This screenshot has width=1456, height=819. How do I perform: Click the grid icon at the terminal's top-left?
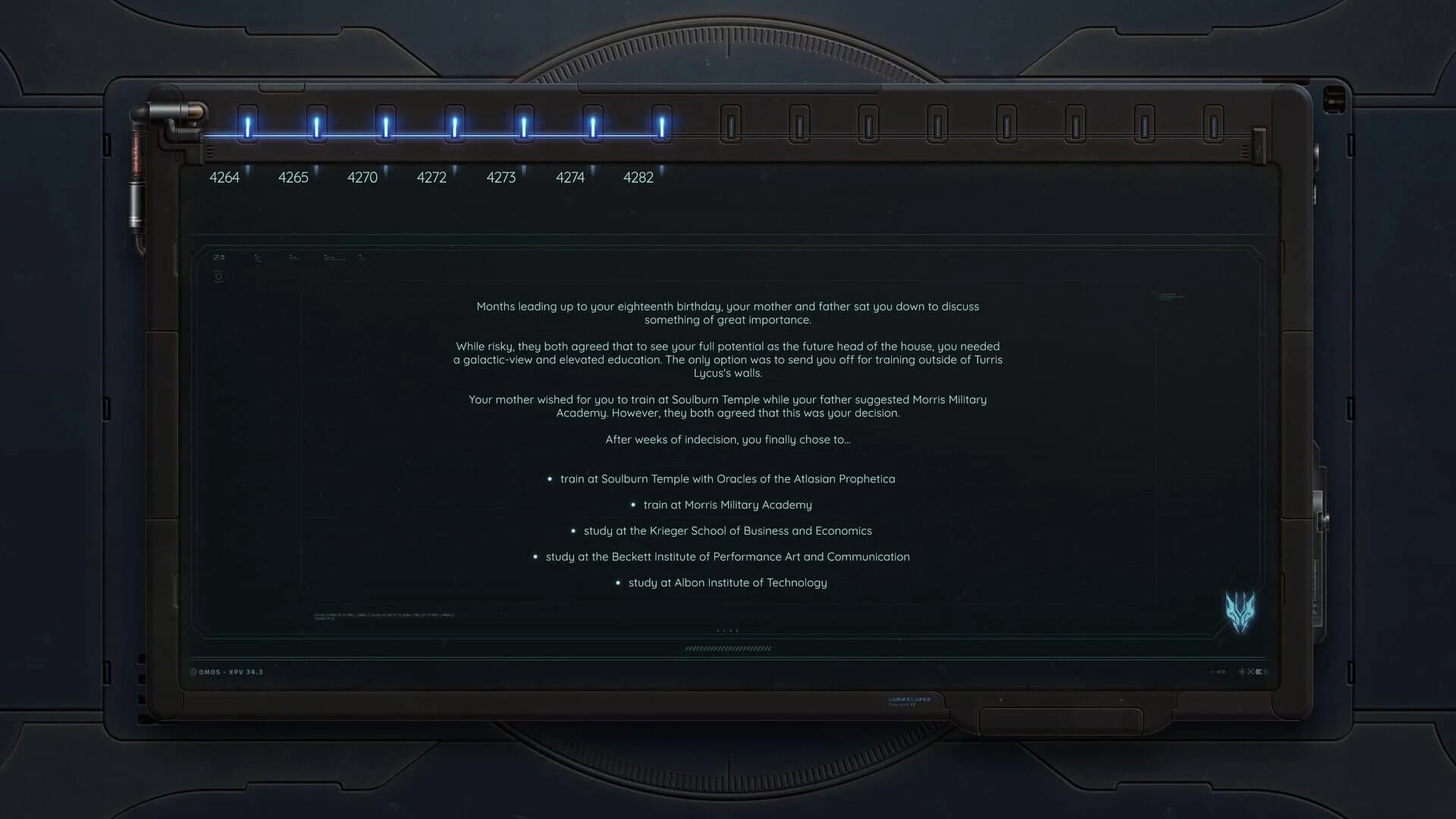tap(219, 258)
